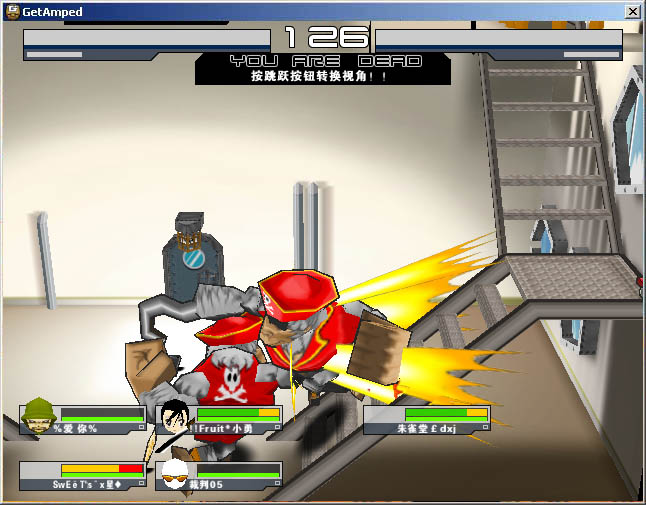Screen dimensions: 646x505
Task: Select the 朱雀堂 £ dxj player panel
Action: tap(427, 420)
